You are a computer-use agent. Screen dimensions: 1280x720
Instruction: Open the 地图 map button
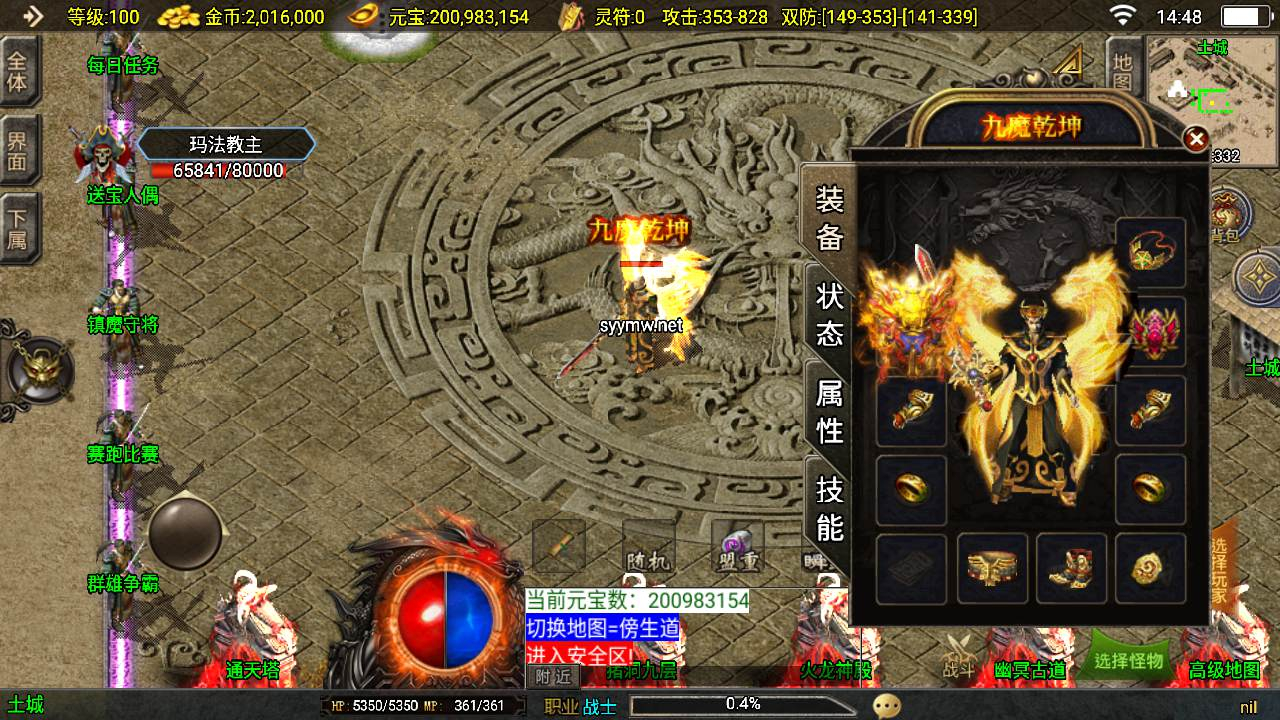coord(1123,69)
